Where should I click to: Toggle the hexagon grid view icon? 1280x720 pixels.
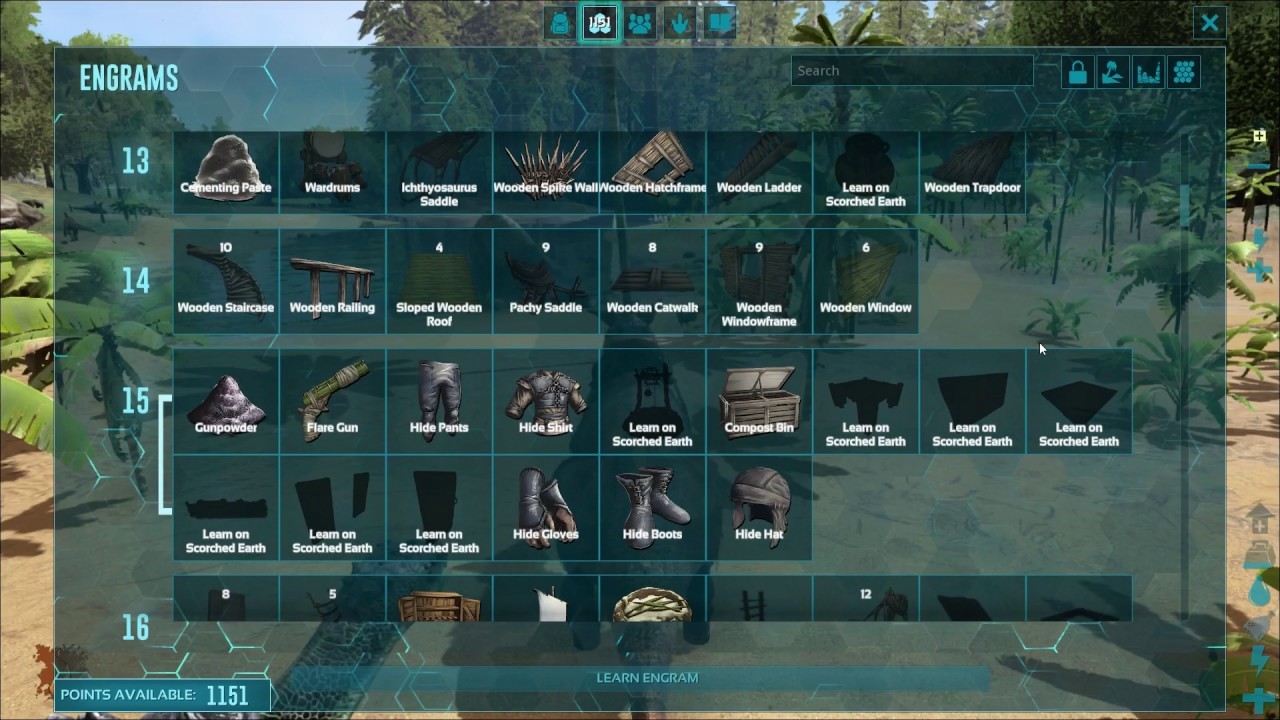pyautogui.click(x=1183, y=71)
